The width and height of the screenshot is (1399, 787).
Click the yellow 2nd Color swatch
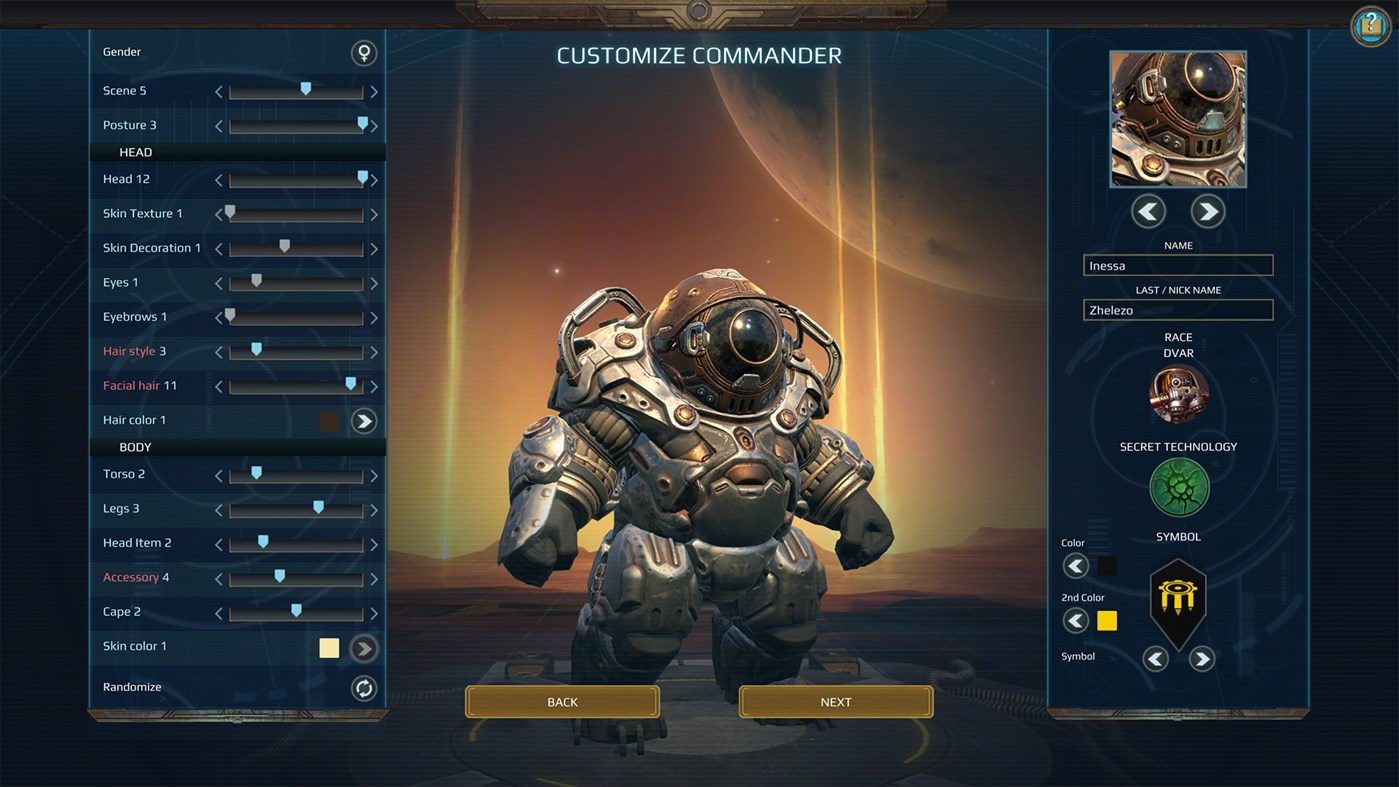pyautogui.click(x=1106, y=620)
